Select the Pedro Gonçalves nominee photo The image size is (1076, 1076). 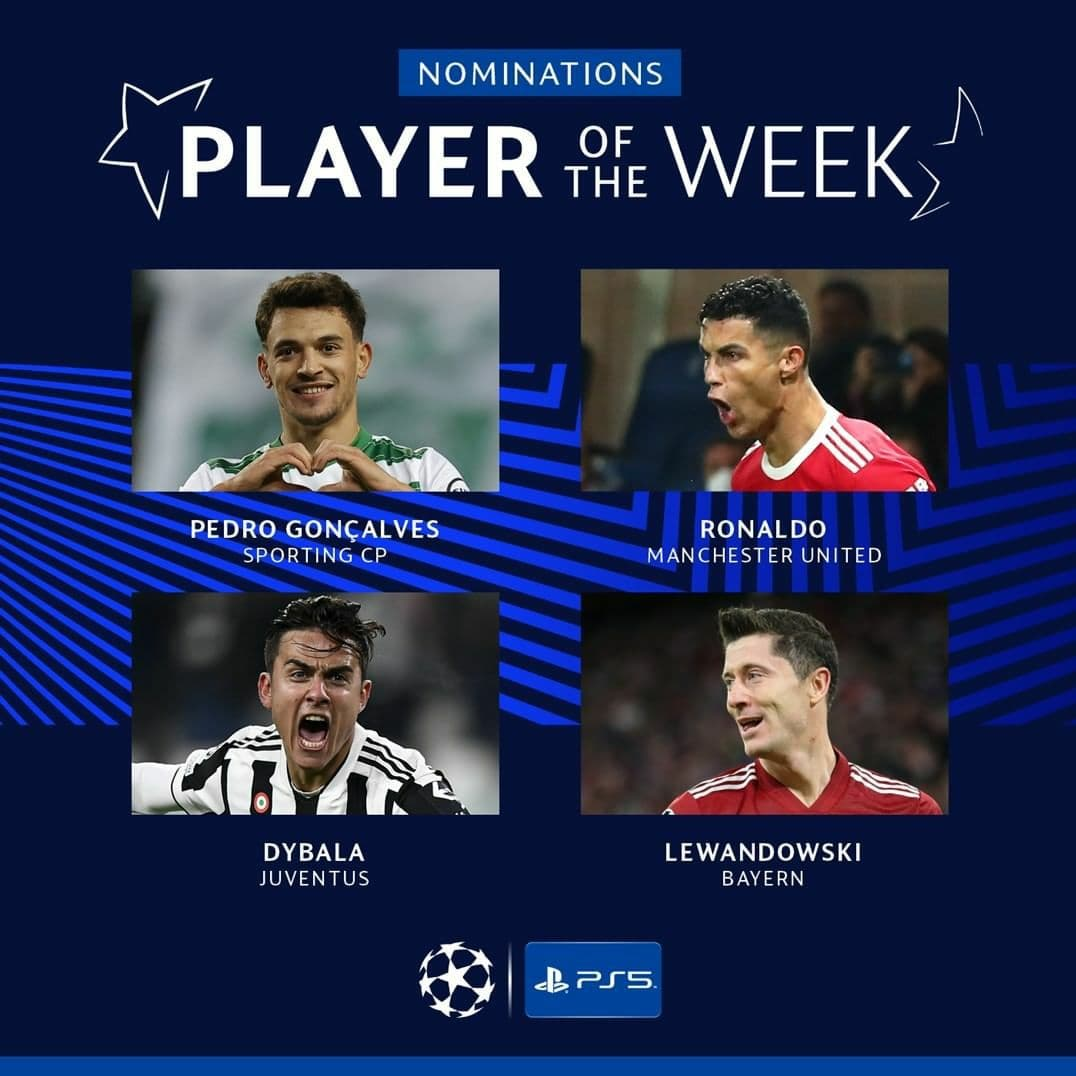coord(315,380)
